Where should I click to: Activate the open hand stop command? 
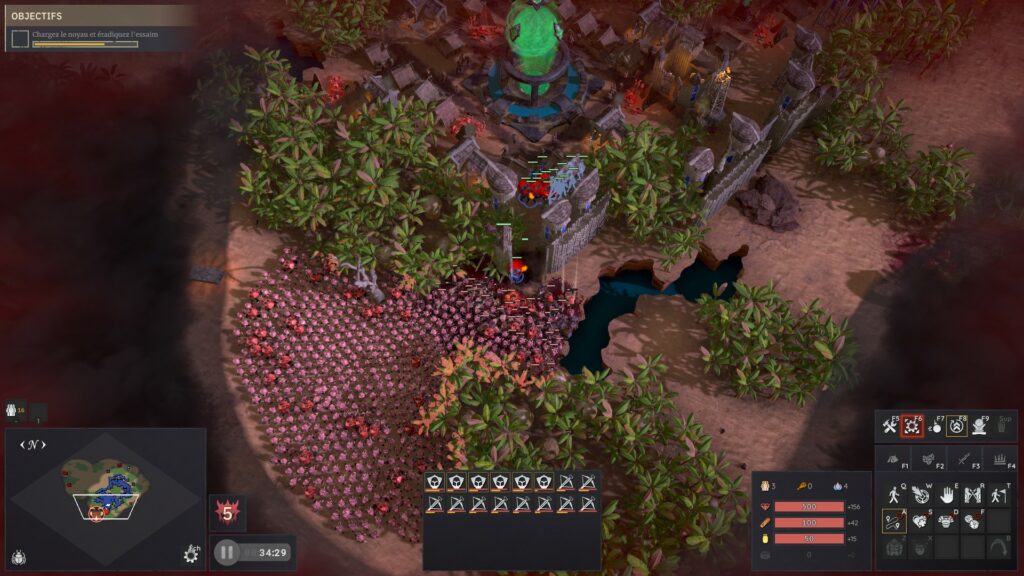click(x=946, y=494)
